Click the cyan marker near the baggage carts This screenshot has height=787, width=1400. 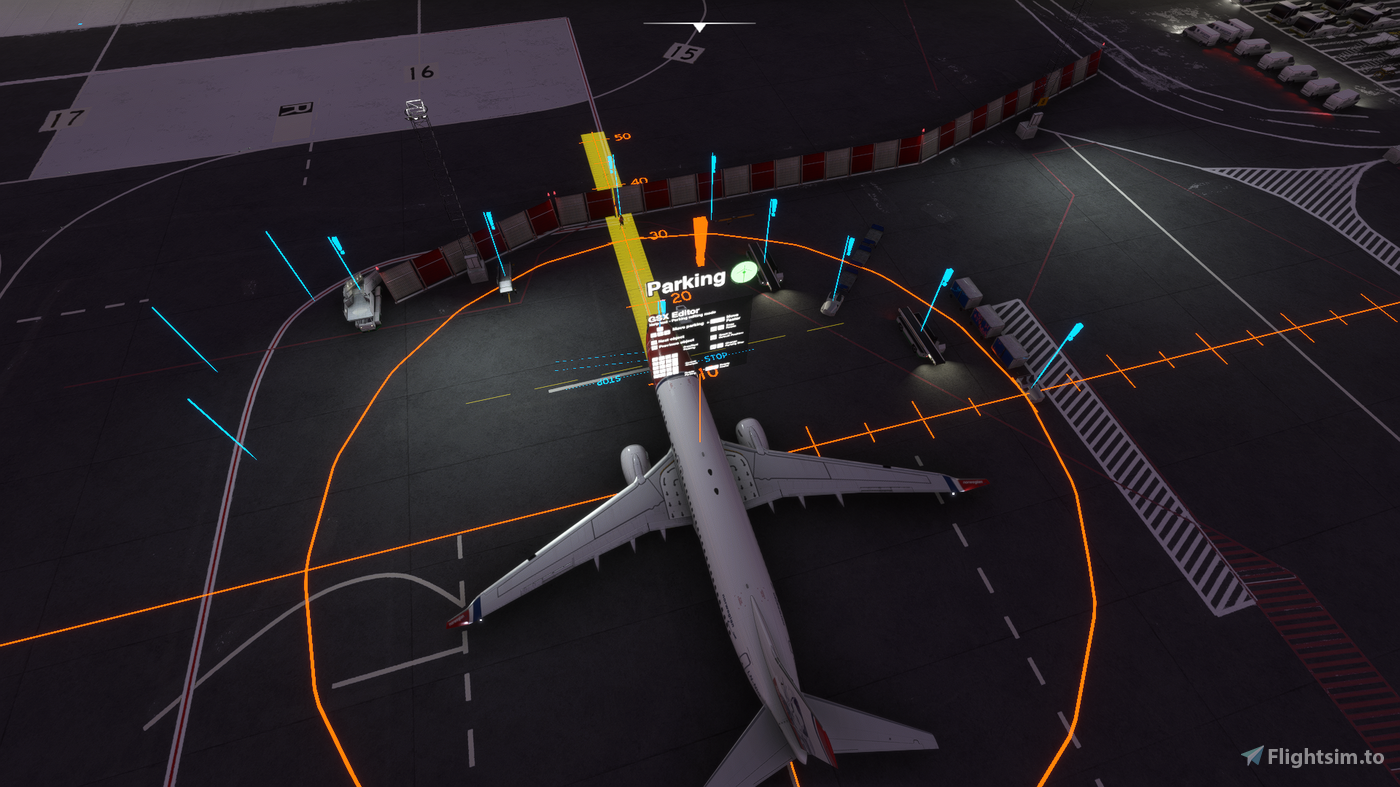[1076, 332]
